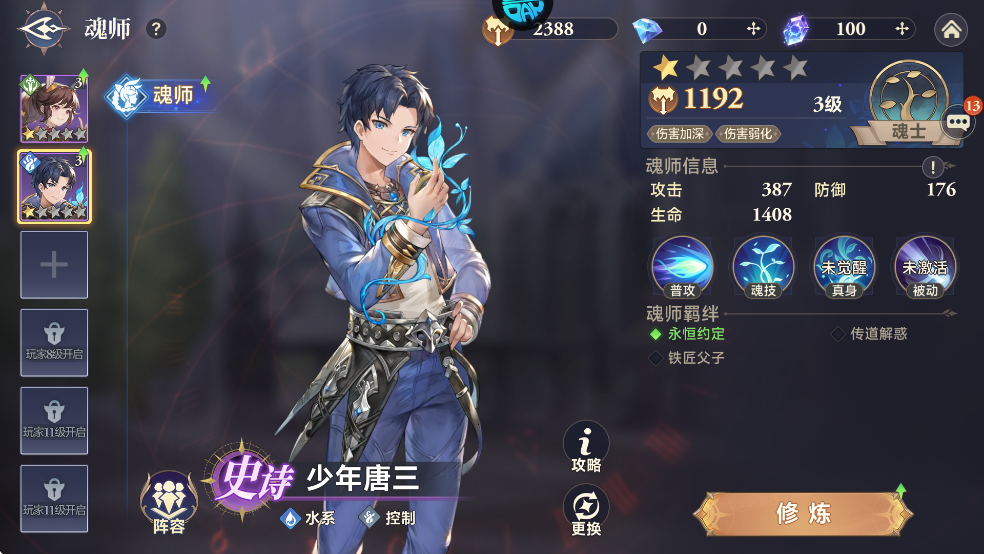This screenshot has width=984, height=554.
Task: Switch to the 魂师 tab
Action: pos(162,95)
